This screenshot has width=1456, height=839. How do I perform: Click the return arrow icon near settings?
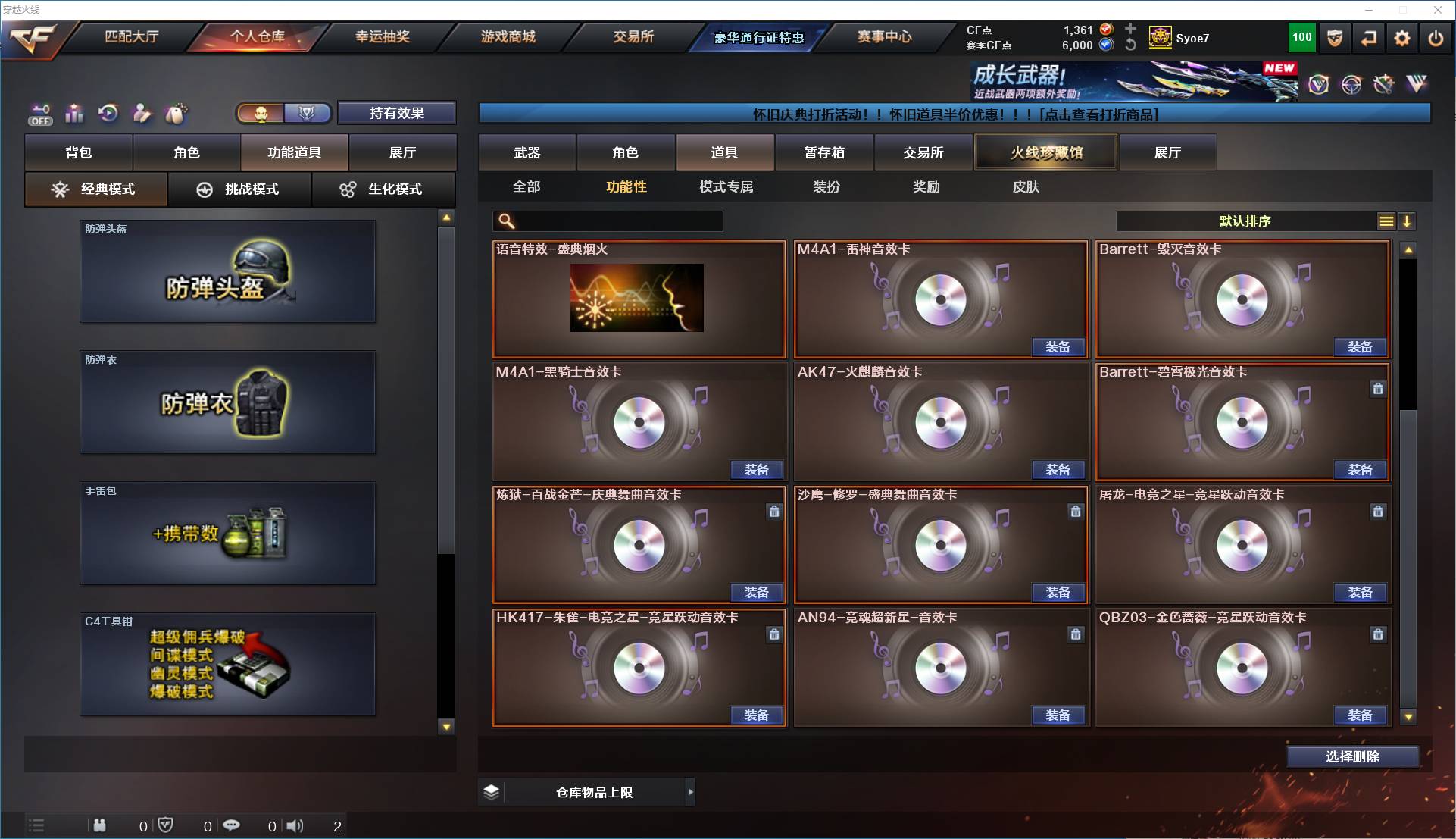coord(1368,37)
